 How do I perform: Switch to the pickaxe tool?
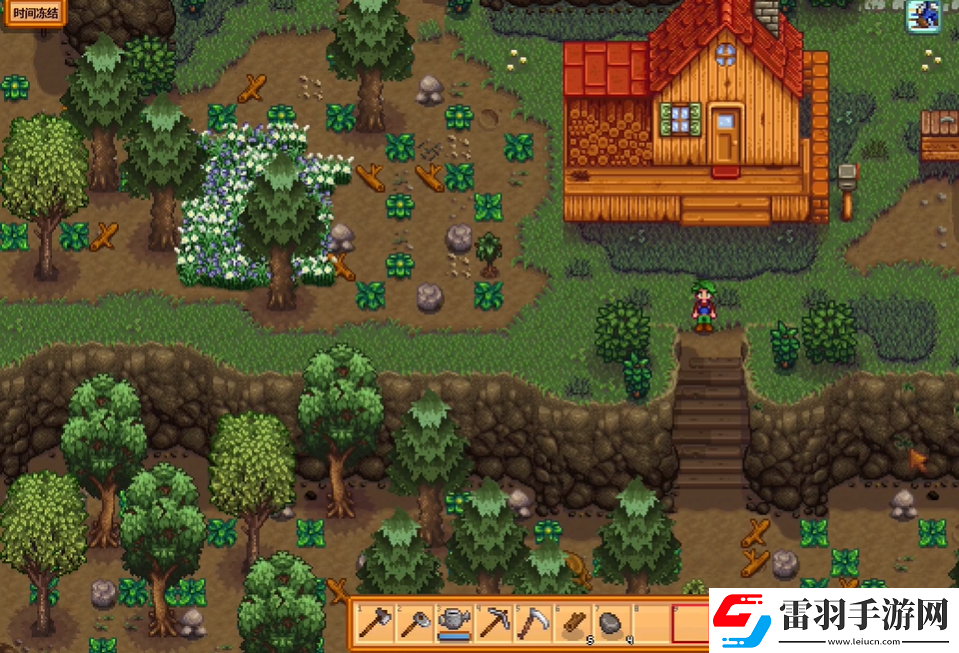point(493,624)
